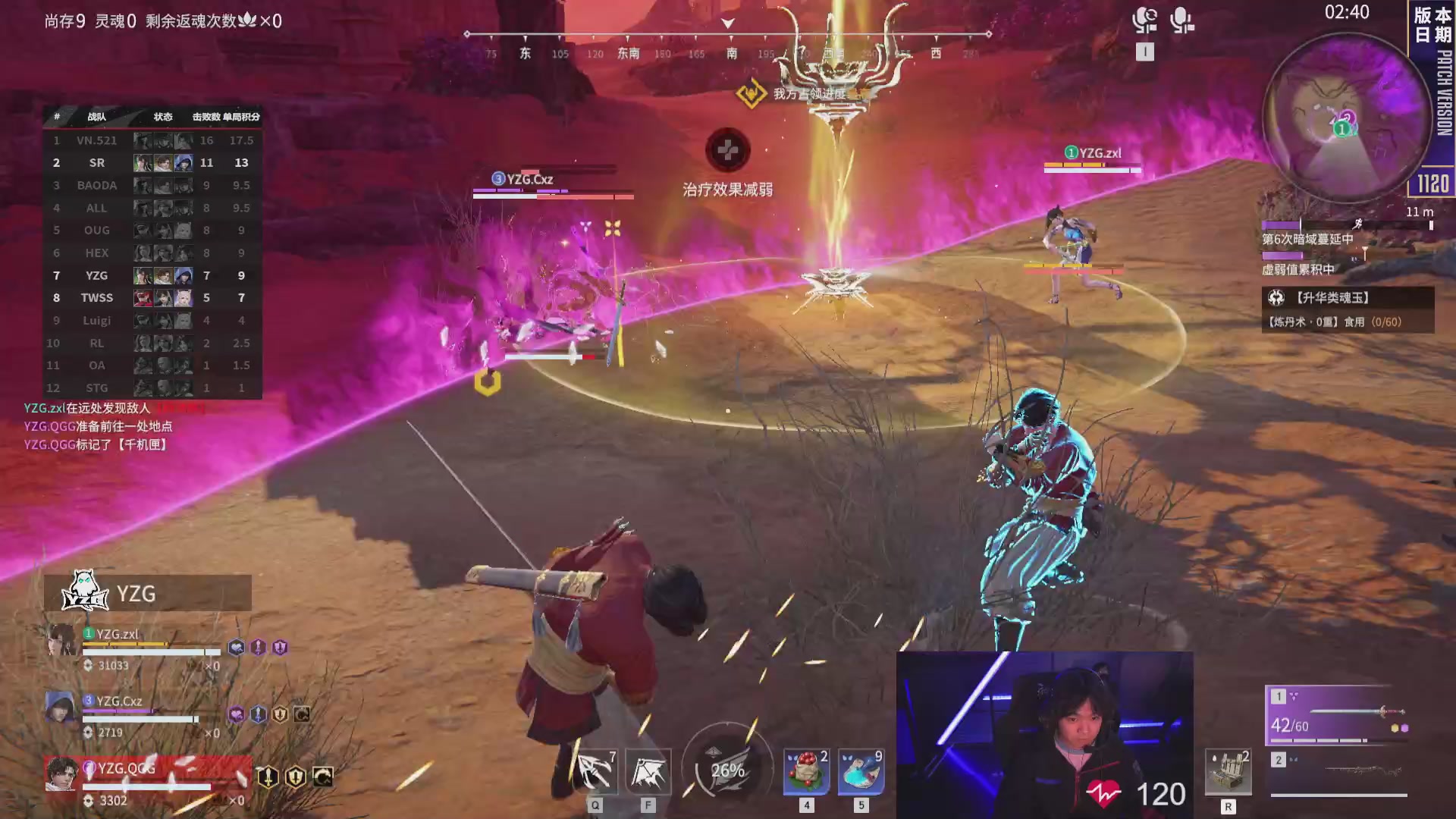Select the repair kit box slot

coord(1228,772)
